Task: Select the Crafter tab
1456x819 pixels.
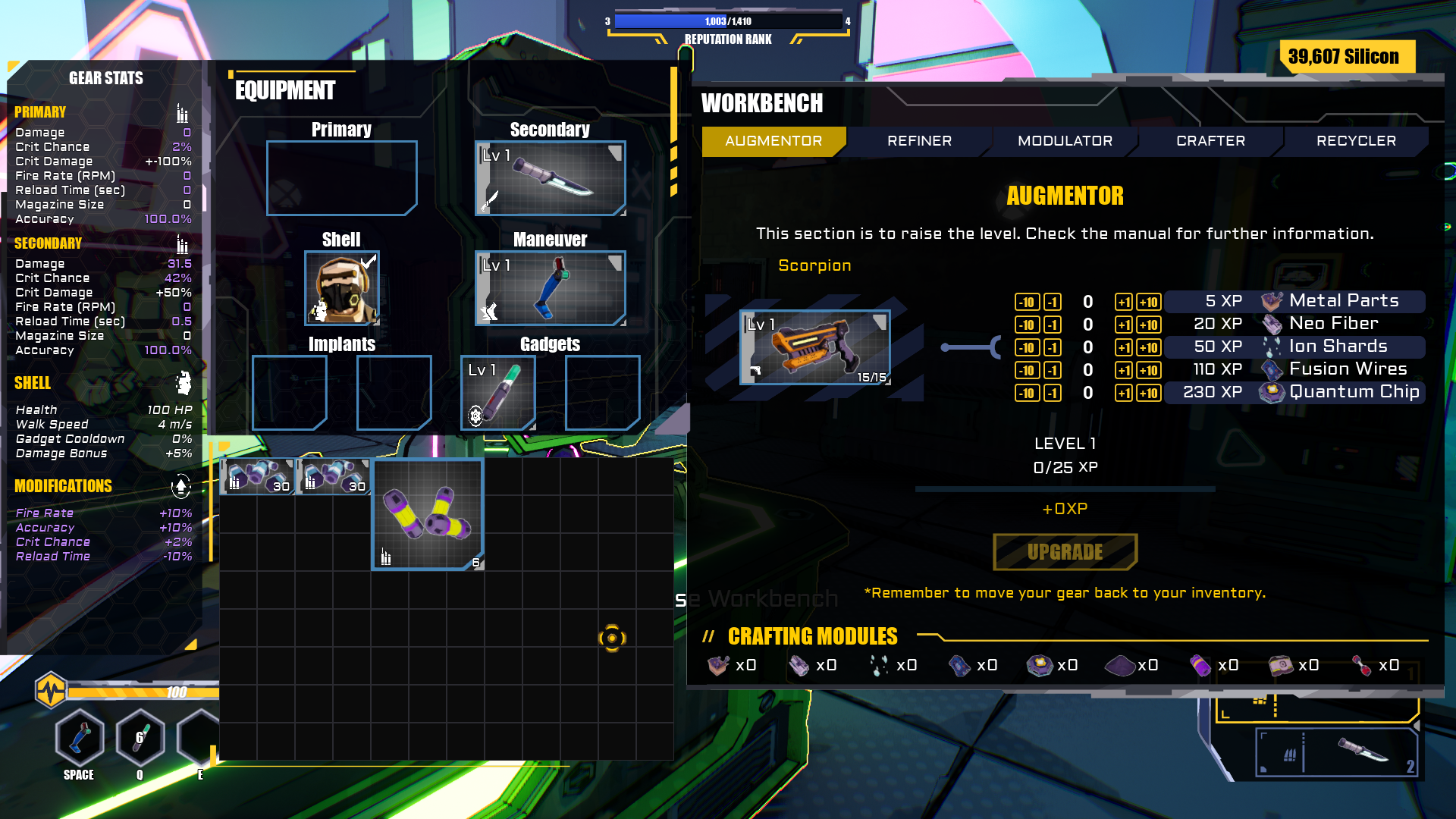Action: click(1210, 141)
